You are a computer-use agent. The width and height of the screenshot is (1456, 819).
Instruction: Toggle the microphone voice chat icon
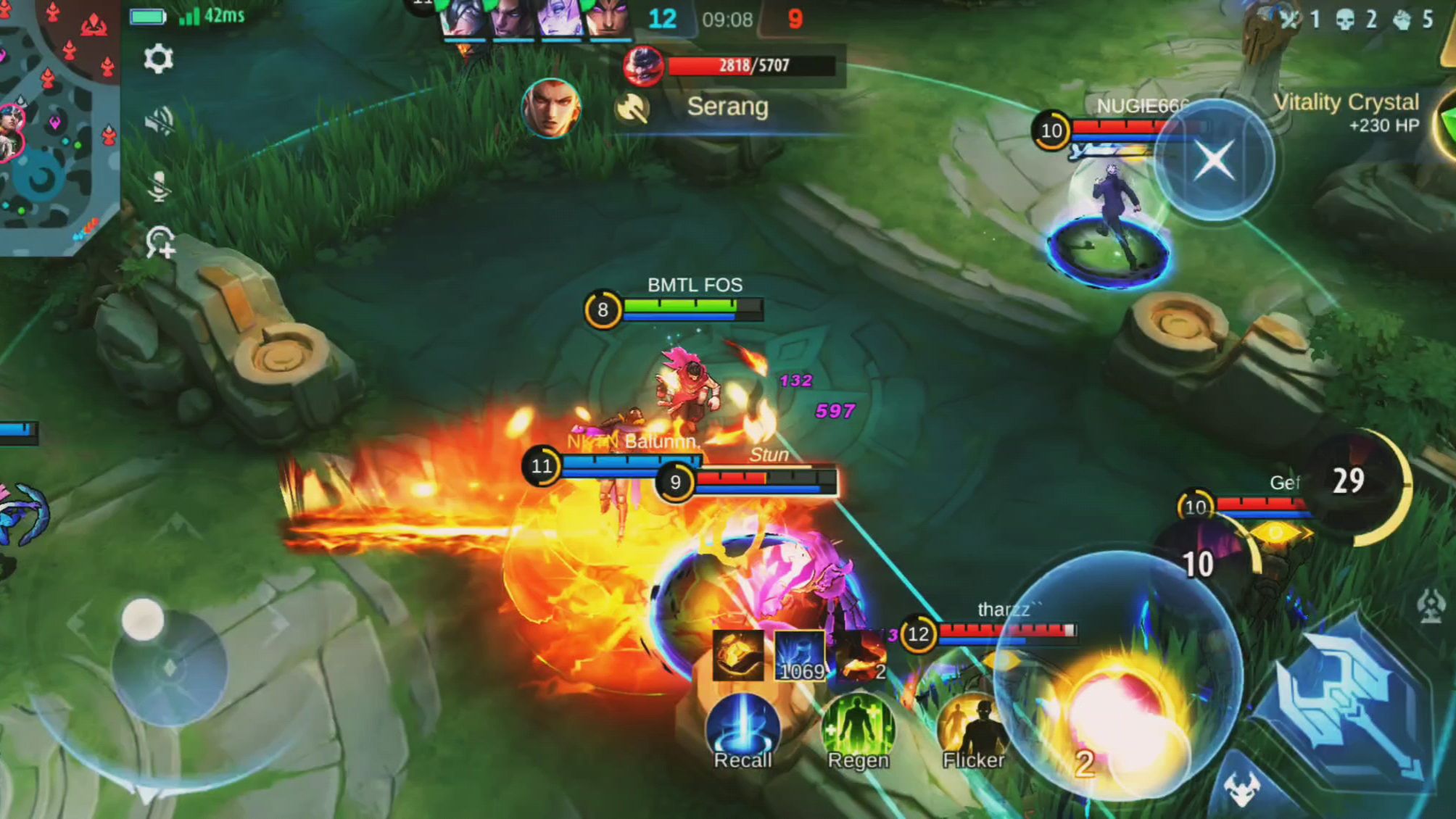(x=158, y=186)
